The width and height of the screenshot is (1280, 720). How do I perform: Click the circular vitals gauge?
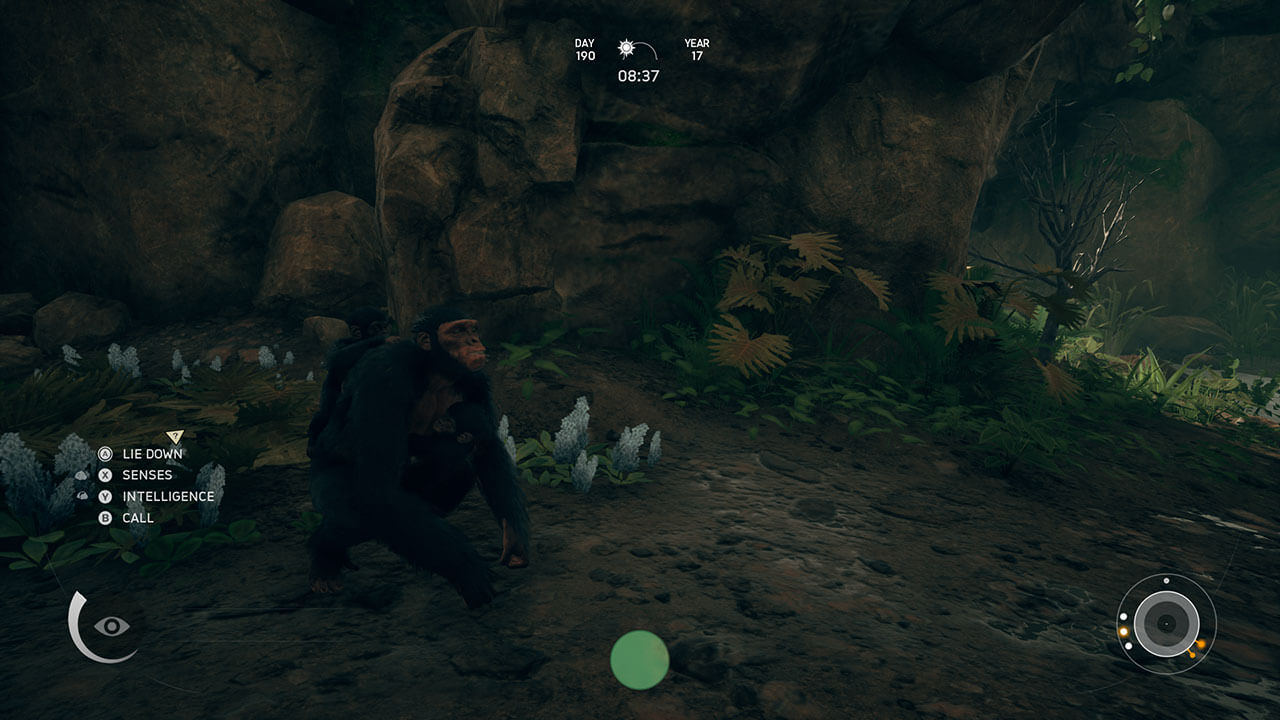tap(1165, 623)
